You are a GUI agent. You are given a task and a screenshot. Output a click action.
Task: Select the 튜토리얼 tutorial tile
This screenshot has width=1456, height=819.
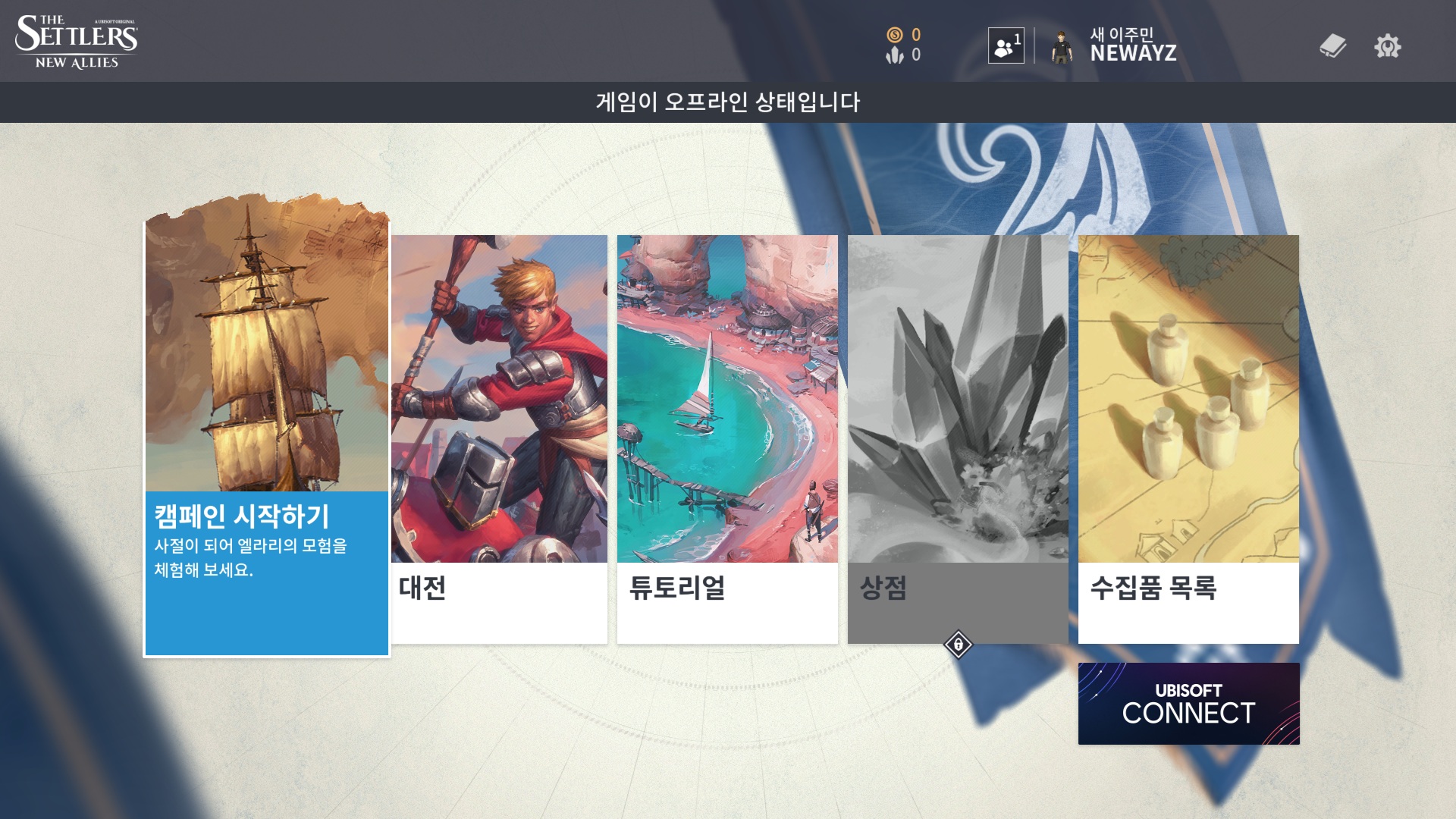pyautogui.click(x=727, y=438)
